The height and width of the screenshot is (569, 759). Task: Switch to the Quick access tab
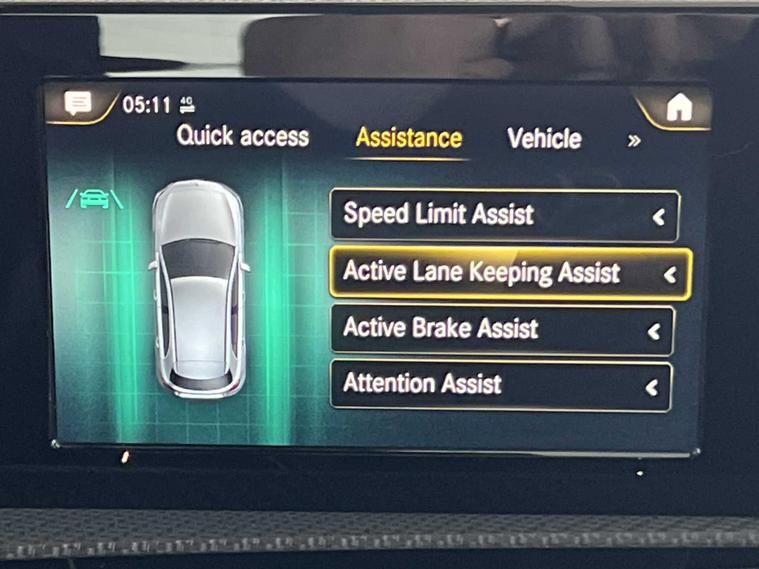pos(243,137)
